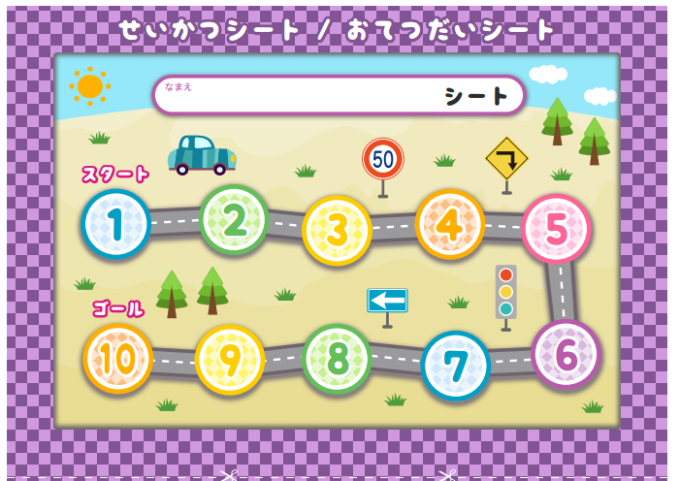Screen dimensions: 680x481
Task: Select the blue number 1 circle
Action: click(x=116, y=225)
